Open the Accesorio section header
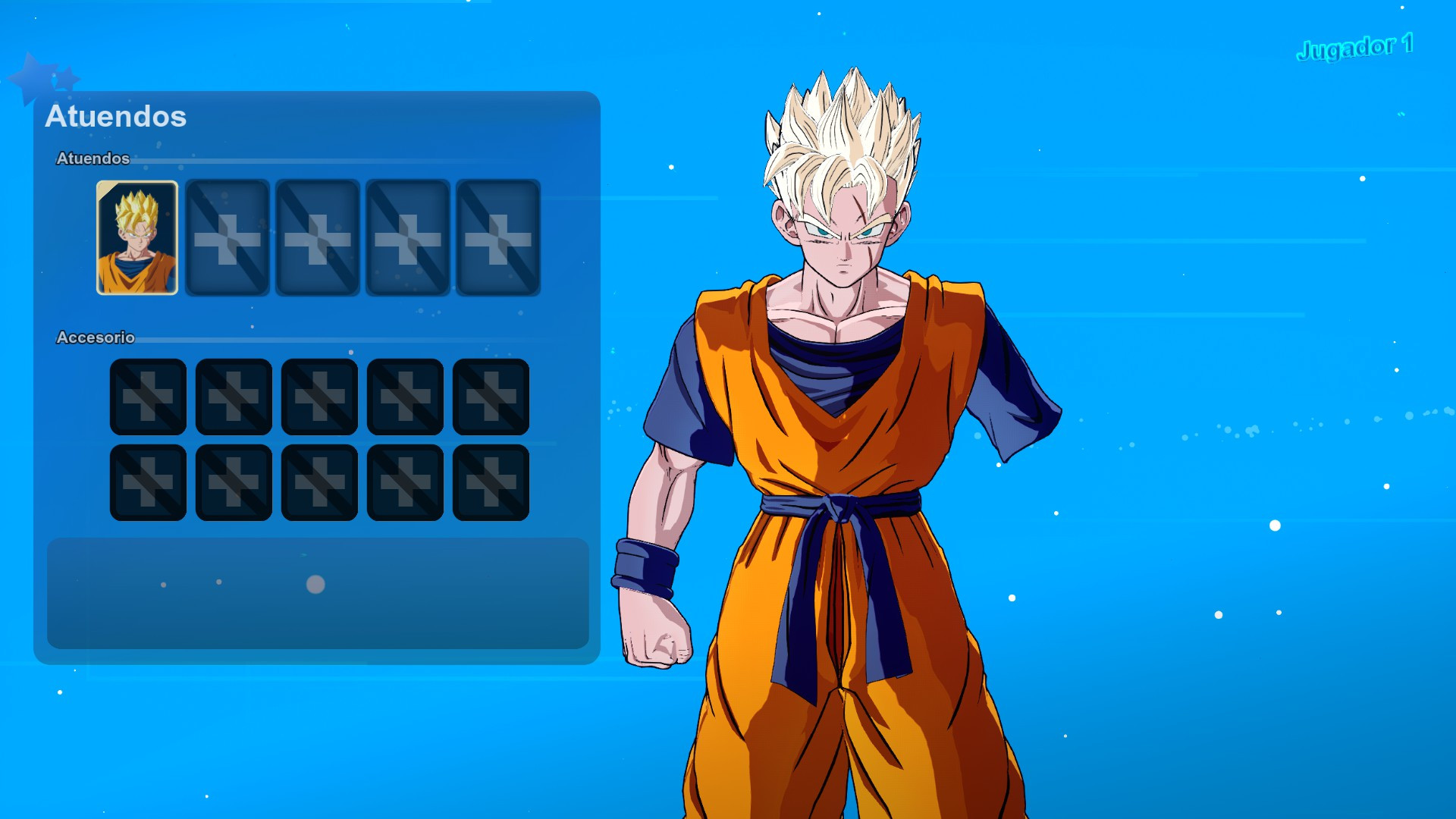1456x819 pixels. click(96, 338)
